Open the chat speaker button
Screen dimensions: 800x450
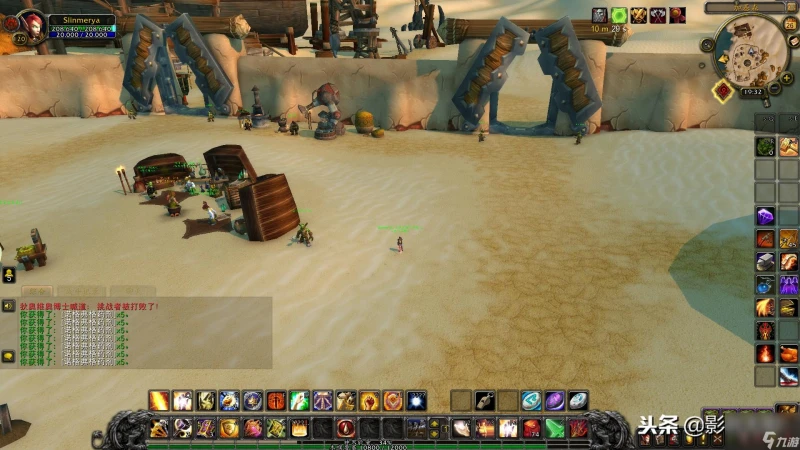(x=9, y=305)
